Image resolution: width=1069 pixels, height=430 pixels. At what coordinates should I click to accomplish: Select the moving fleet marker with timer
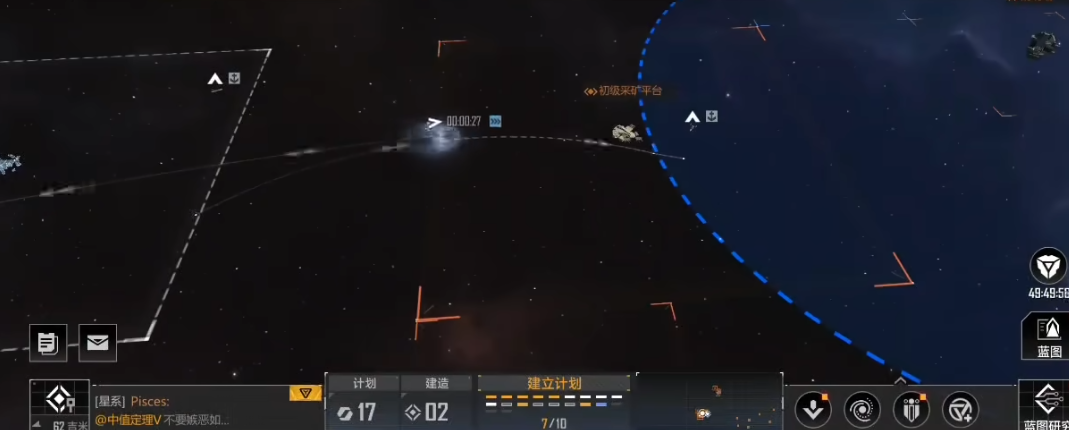(x=434, y=123)
